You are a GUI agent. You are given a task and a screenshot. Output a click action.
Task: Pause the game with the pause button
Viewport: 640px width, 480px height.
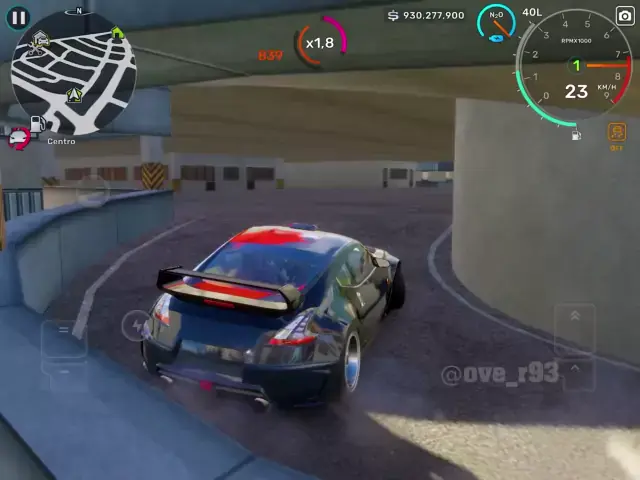19,17
